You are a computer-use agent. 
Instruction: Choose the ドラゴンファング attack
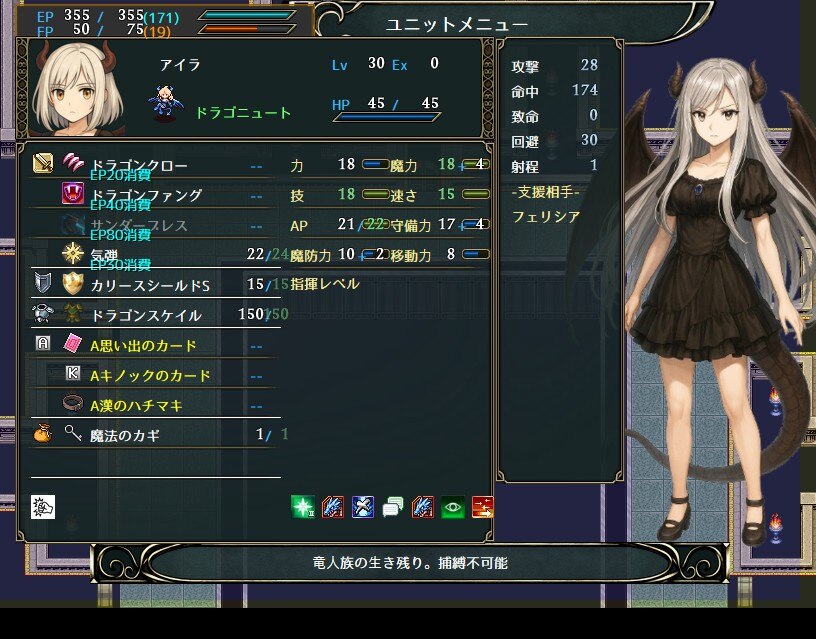pyautogui.click(x=145, y=195)
